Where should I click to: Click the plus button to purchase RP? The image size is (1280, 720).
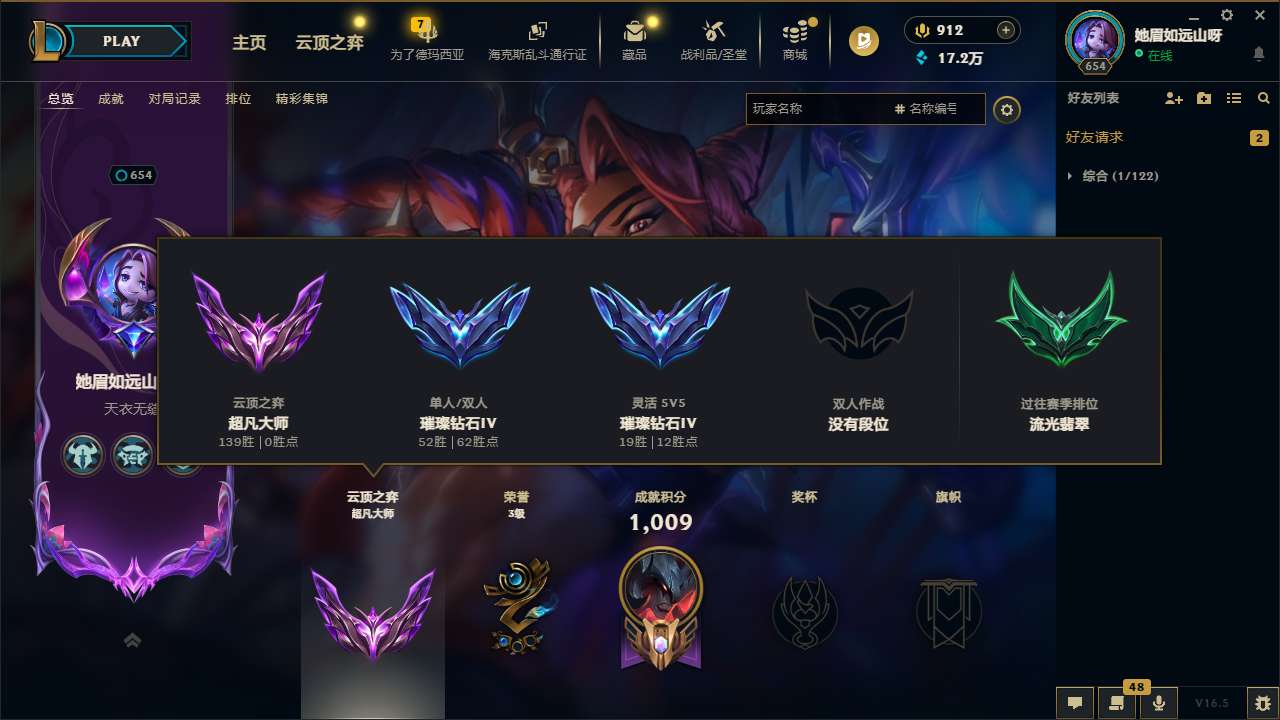1004,30
